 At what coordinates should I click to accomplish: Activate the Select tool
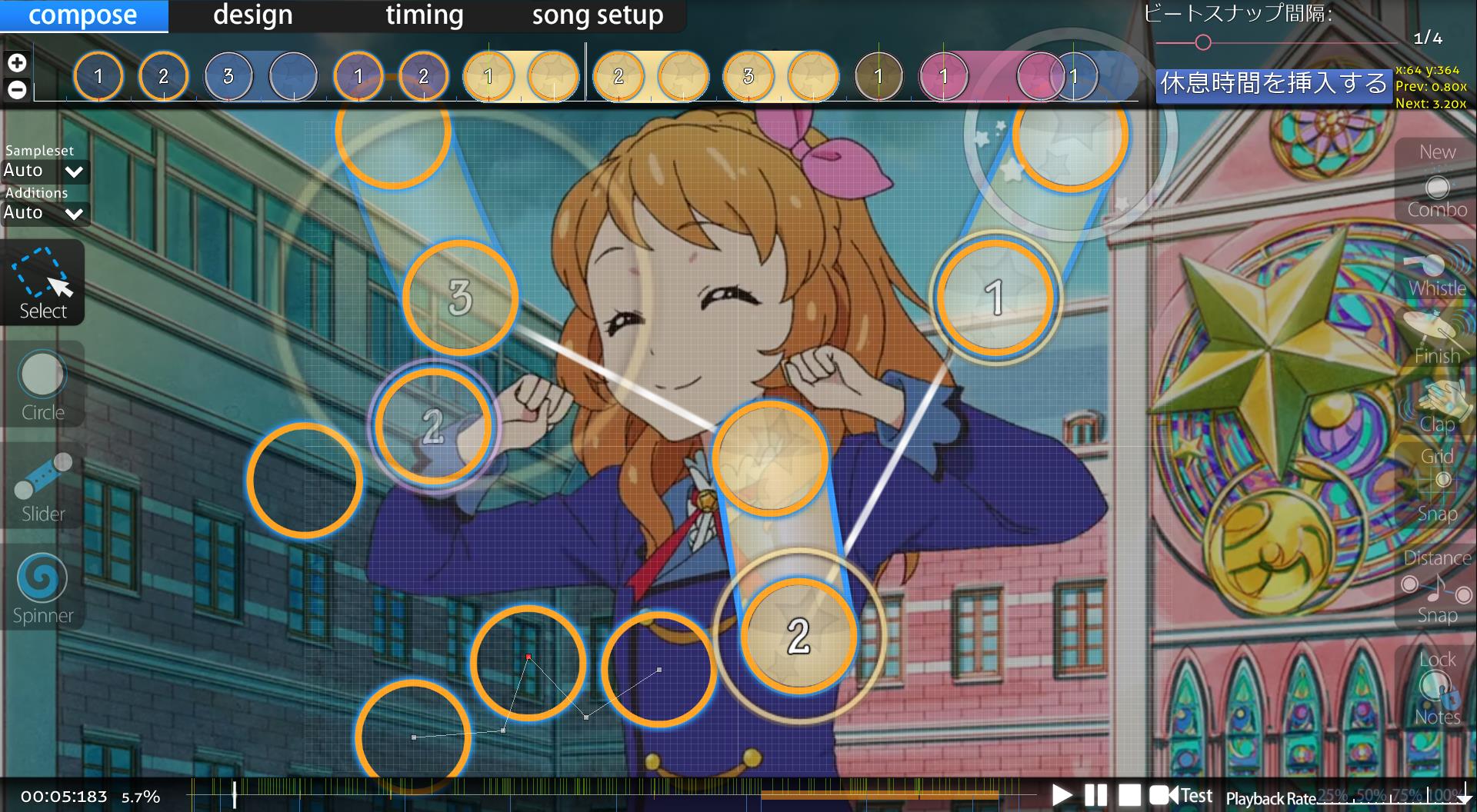tap(42, 283)
